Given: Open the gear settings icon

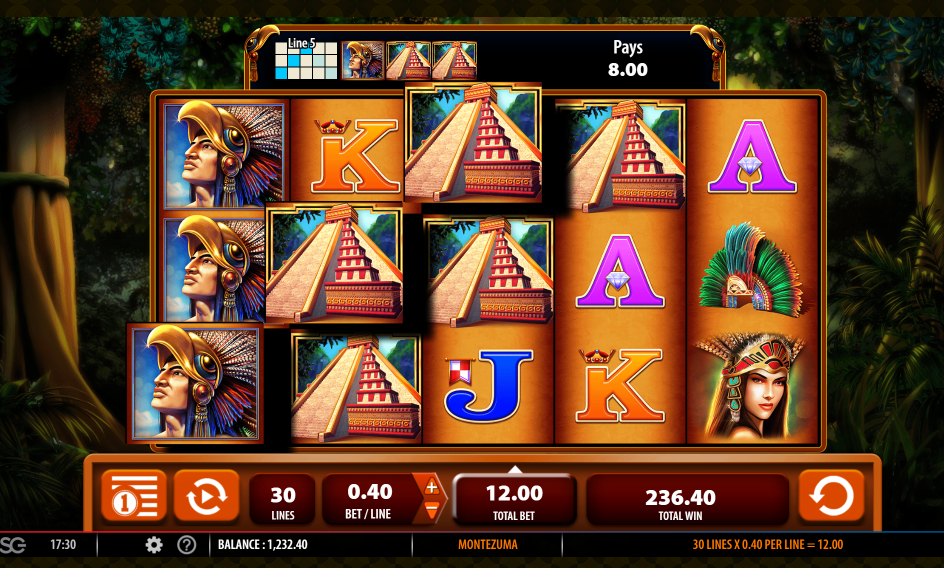Looking at the screenshot, I should pos(154,545).
